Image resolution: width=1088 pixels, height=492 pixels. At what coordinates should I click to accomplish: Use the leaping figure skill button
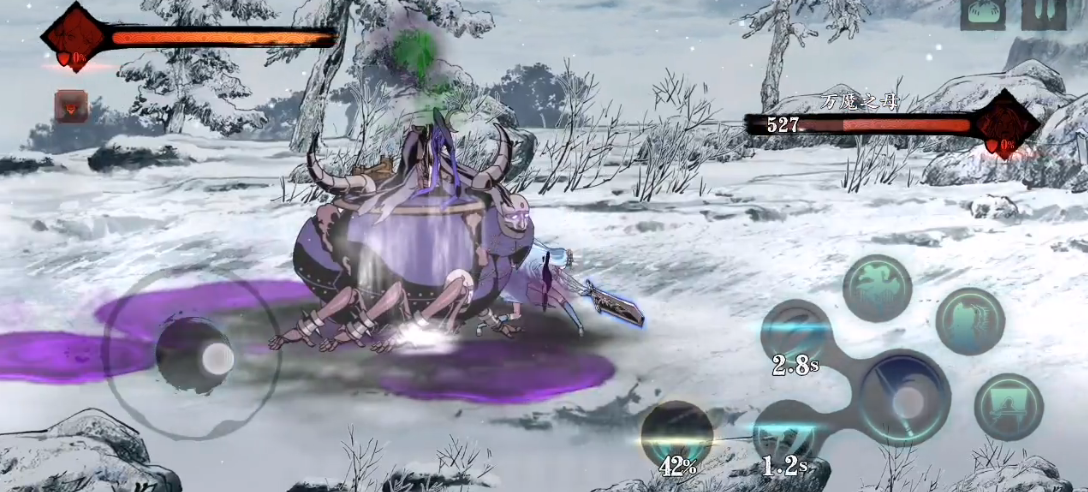pyautogui.click(x=876, y=287)
